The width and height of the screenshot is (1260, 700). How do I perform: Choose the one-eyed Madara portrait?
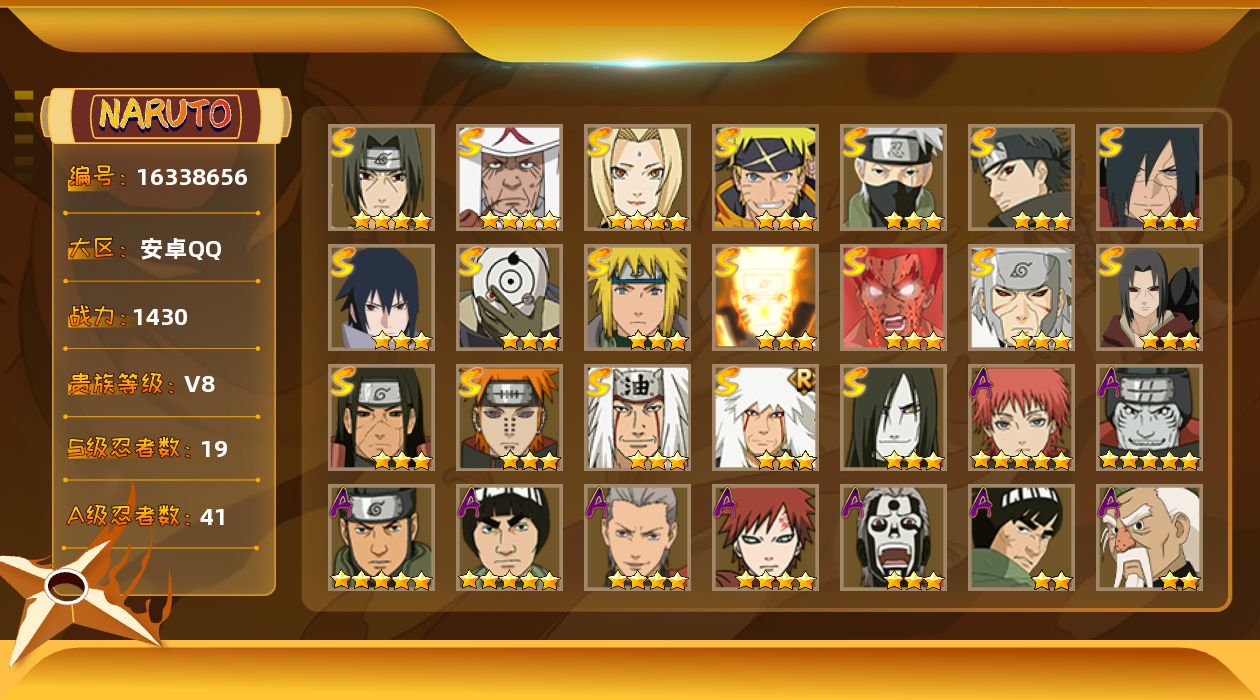point(1149,178)
